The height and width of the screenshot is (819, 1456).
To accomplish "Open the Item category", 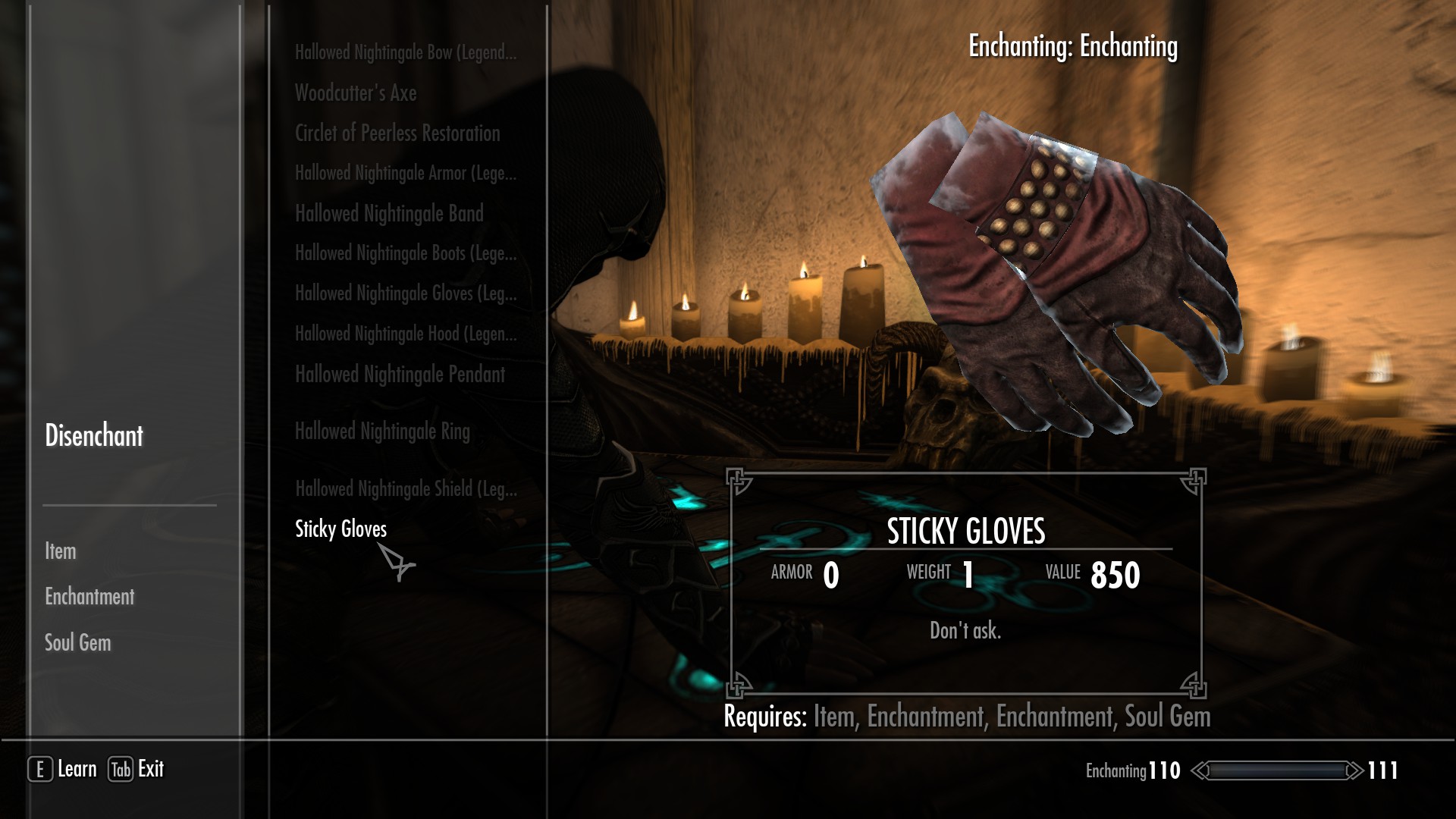I will [x=61, y=551].
